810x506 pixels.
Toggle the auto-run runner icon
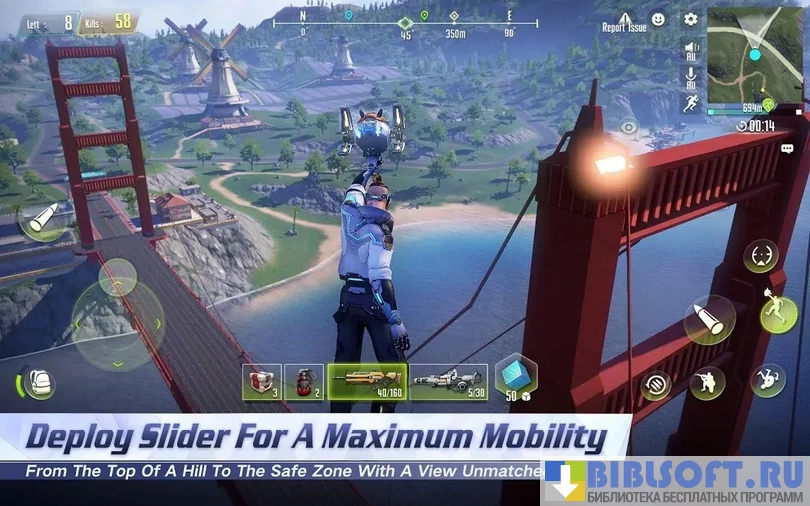[x=691, y=103]
